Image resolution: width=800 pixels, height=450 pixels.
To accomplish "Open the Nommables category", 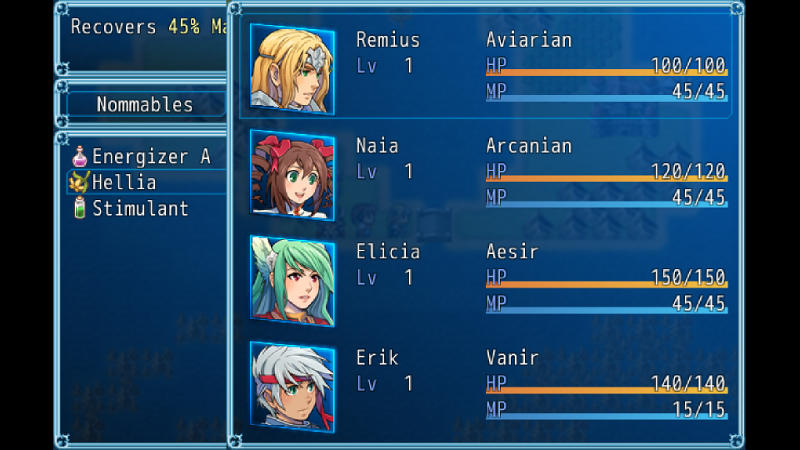I will pos(144,104).
